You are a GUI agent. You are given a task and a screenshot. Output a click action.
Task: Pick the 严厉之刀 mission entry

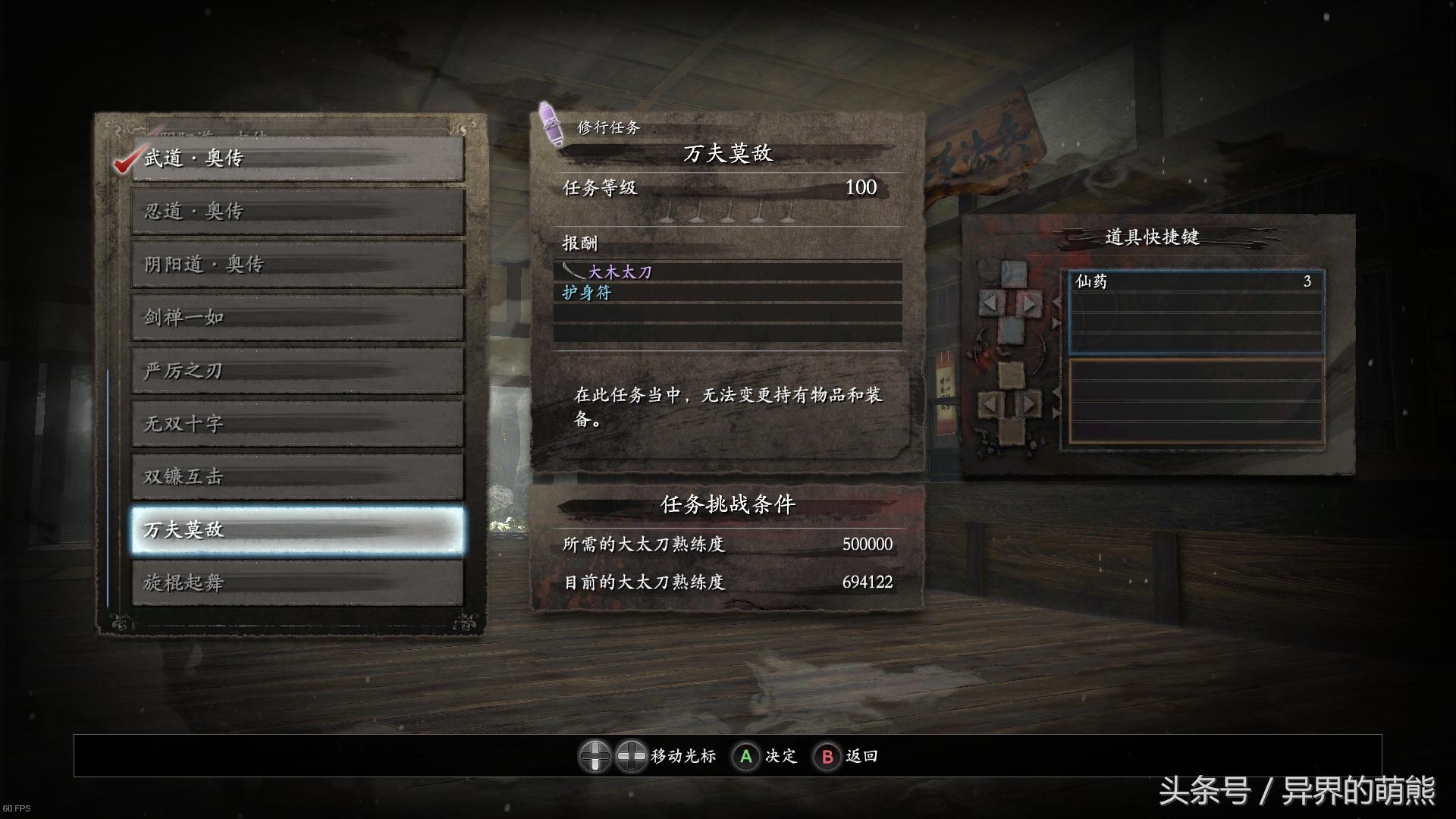point(297,371)
